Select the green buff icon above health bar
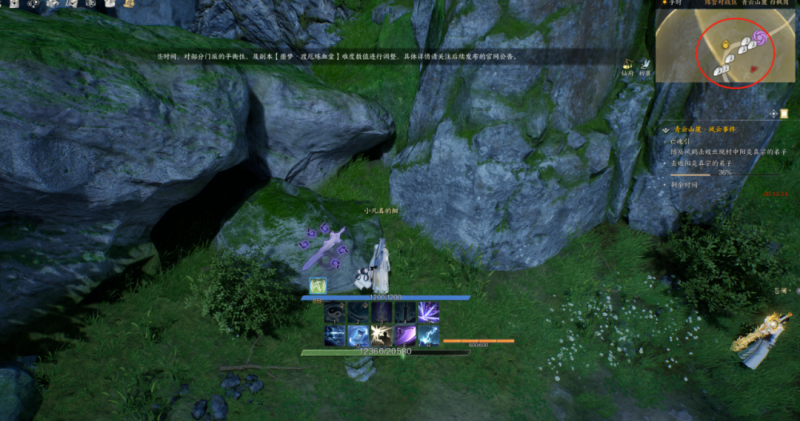This screenshot has width=800, height=421. pyautogui.click(x=317, y=286)
